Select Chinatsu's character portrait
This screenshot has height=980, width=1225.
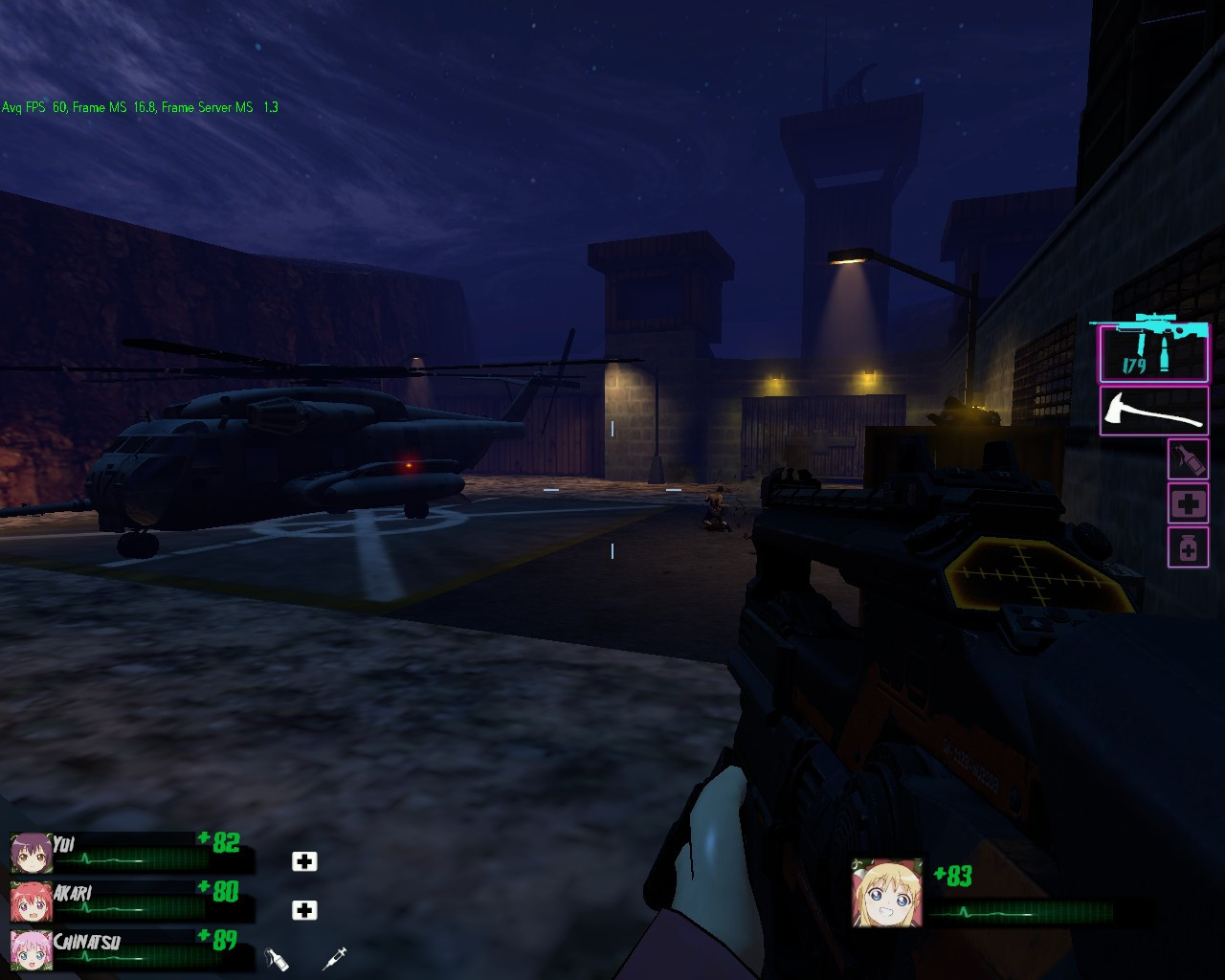(30, 950)
